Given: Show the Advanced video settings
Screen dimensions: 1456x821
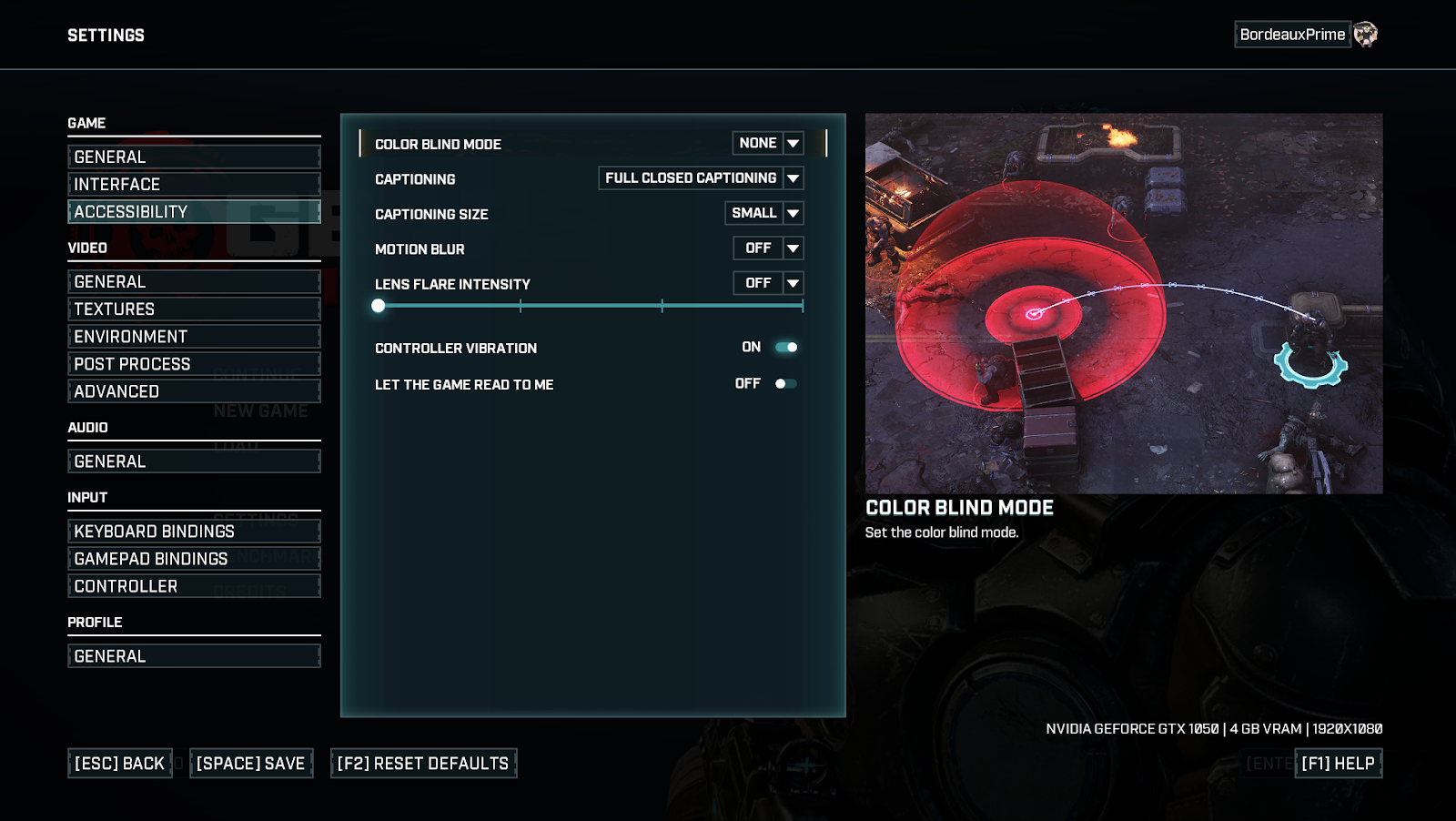Looking at the screenshot, I should [x=194, y=391].
